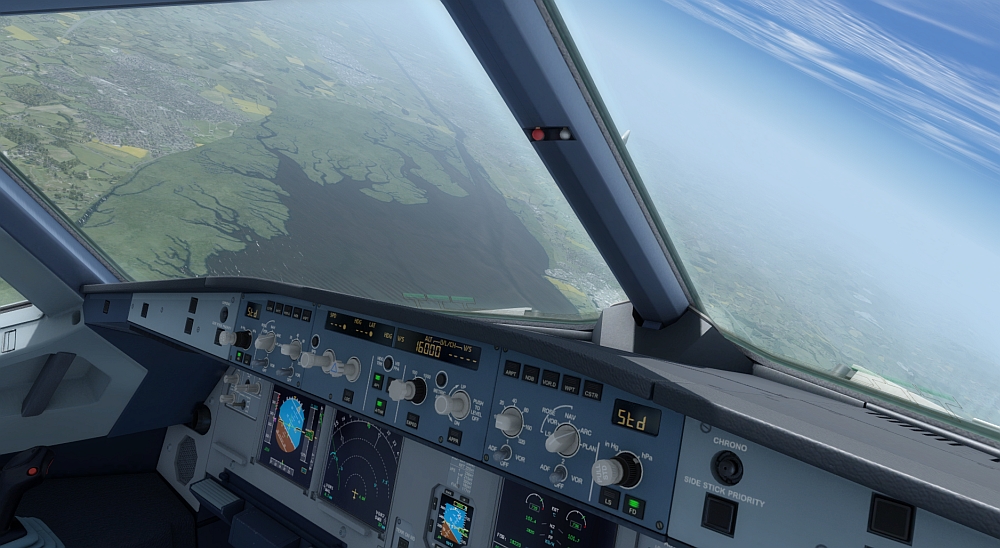Toggle the ARPT display button
The width and height of the screenshot is (1000, 548).
(512, 367)
